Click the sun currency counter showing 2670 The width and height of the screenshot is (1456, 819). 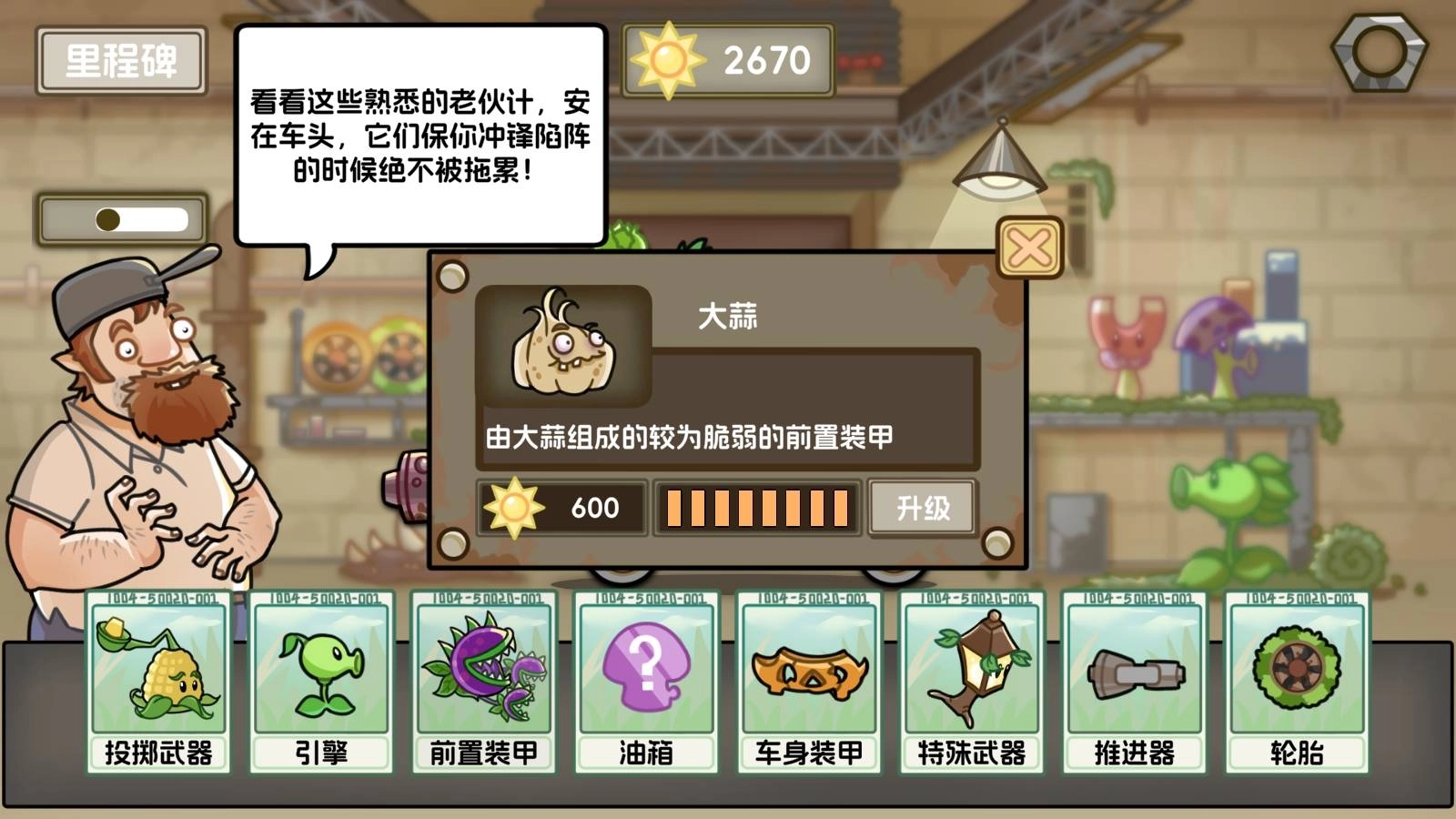click(728, 60)
